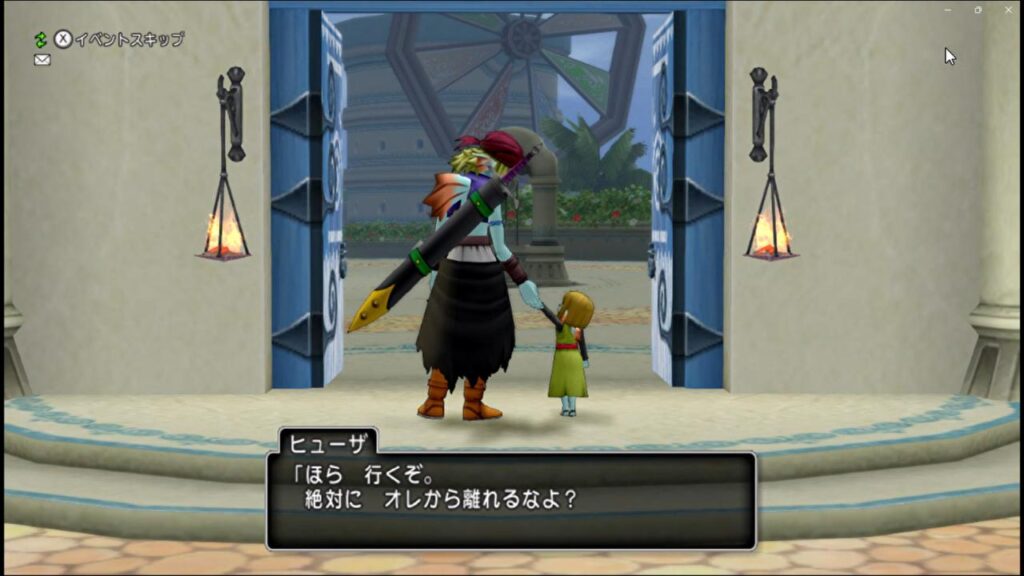Minimize the game window

[x=947, y=10]
